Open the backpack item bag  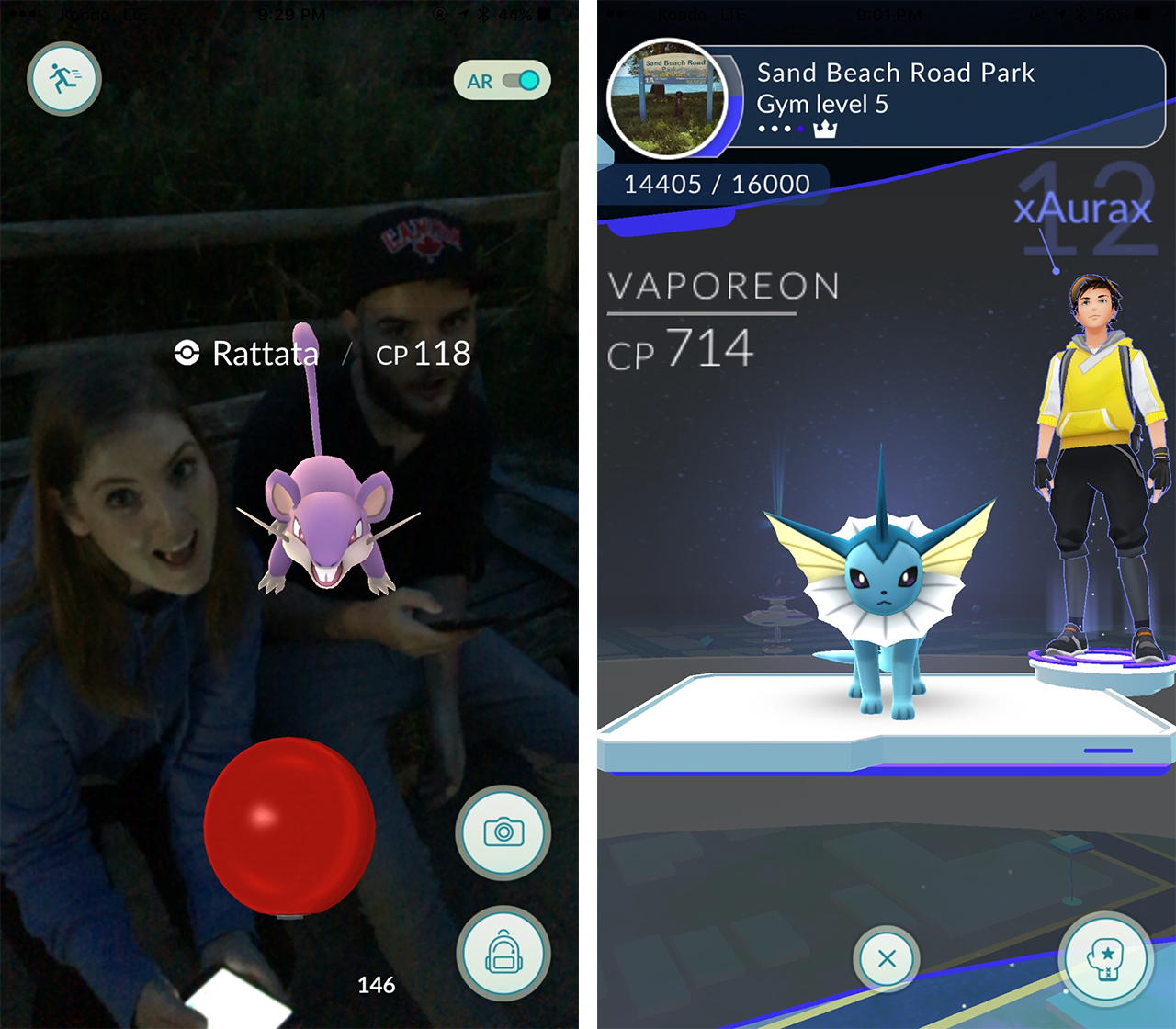coord(503,953)
